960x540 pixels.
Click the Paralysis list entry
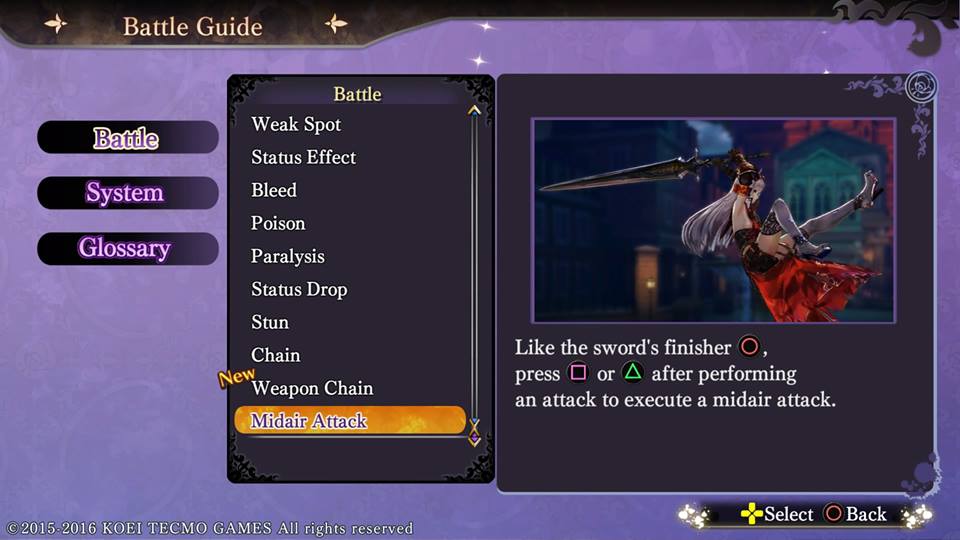pyautogui.click(x=288, y=256)
